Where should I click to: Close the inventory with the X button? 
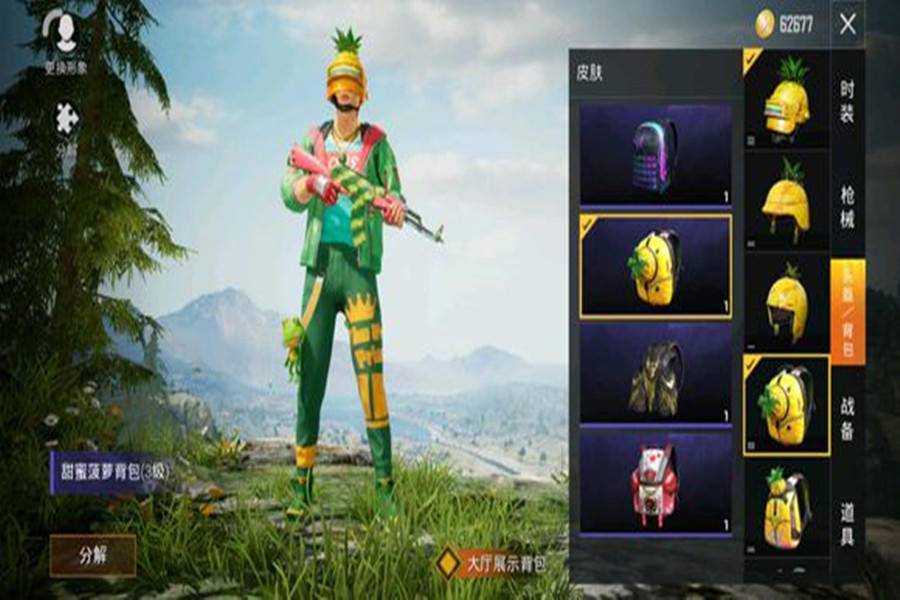tap(848, 24)
